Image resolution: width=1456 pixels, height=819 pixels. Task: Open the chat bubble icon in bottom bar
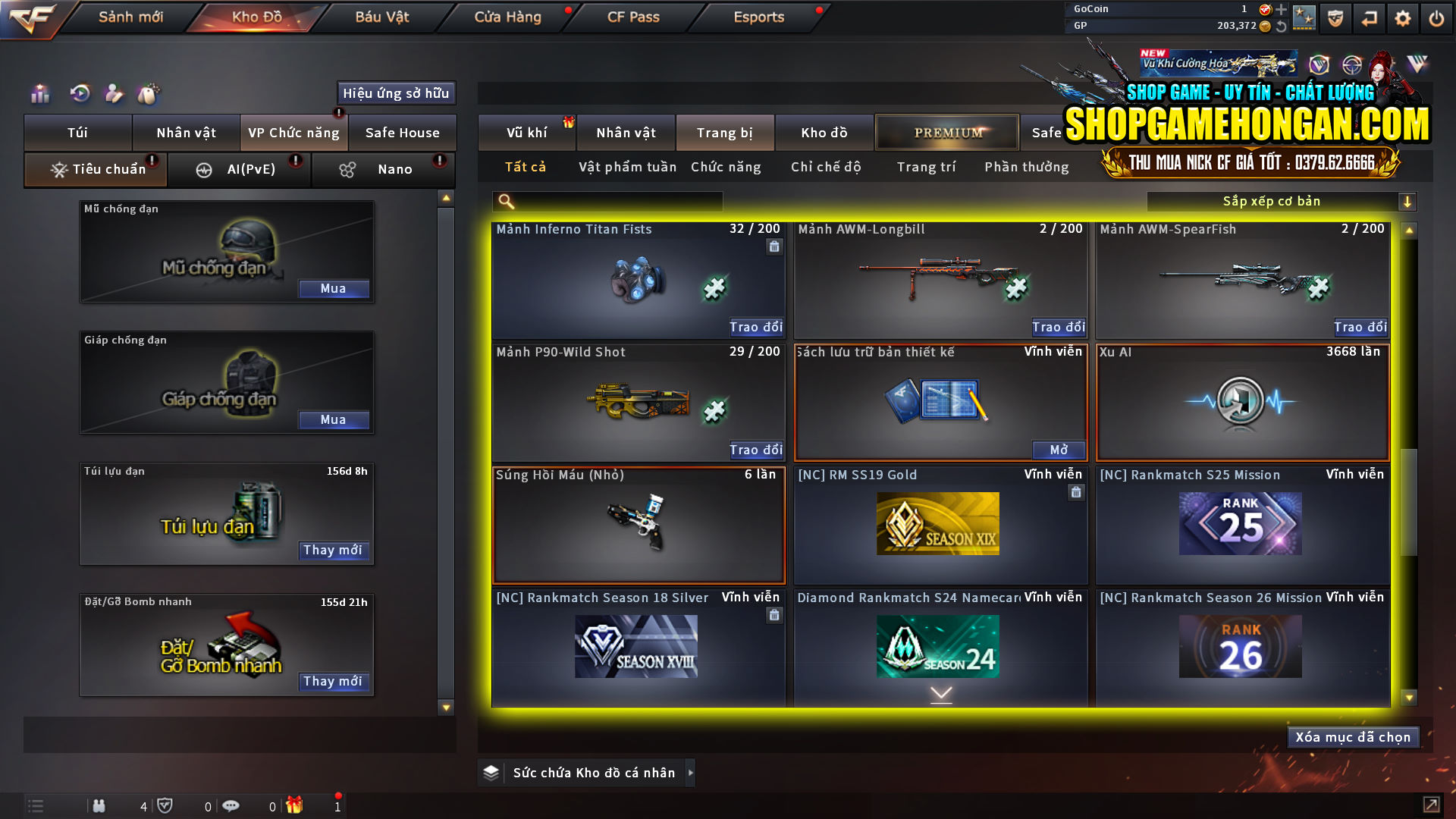231,805
